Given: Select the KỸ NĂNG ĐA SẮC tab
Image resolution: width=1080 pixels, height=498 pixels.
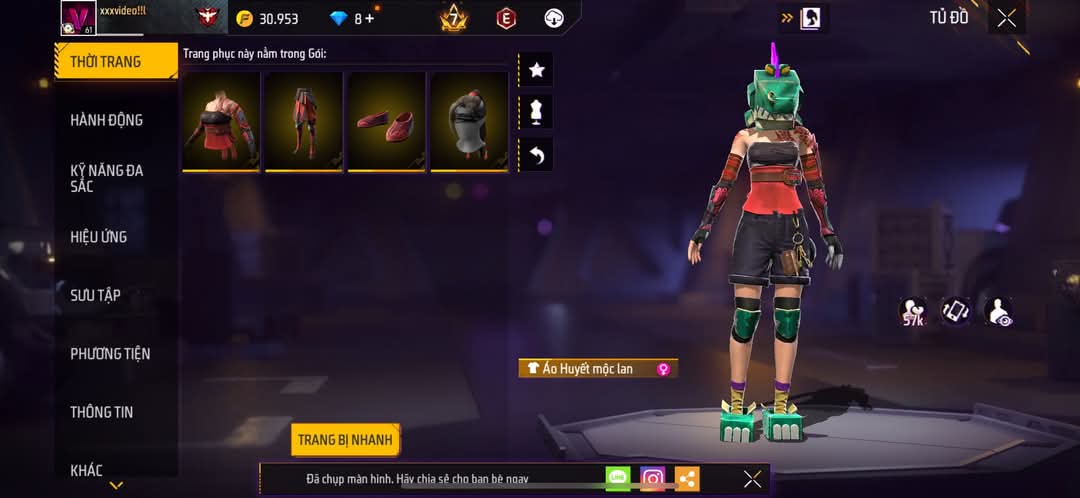Looking at the screenshot, I should pos(106,178).
